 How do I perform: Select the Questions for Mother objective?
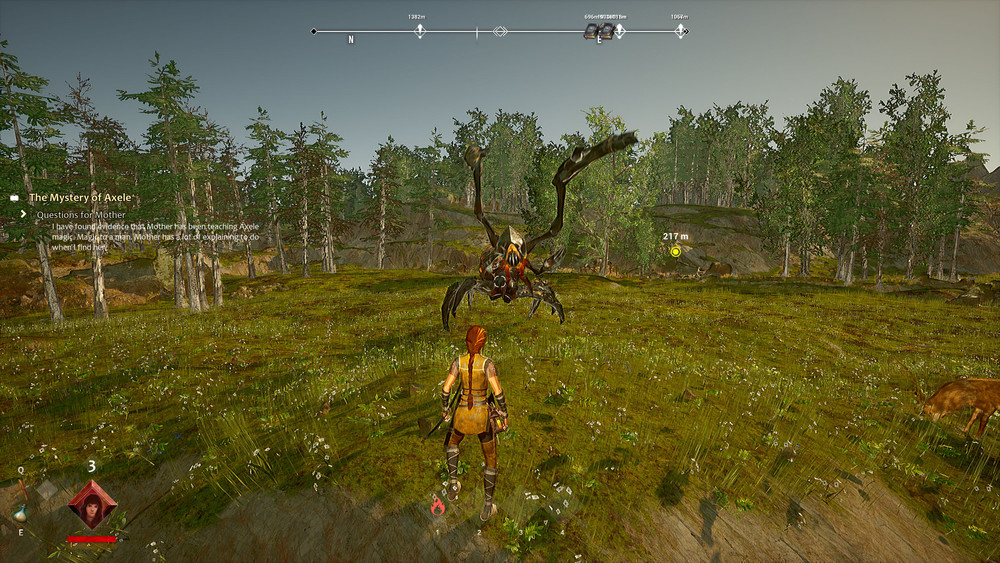81,215
